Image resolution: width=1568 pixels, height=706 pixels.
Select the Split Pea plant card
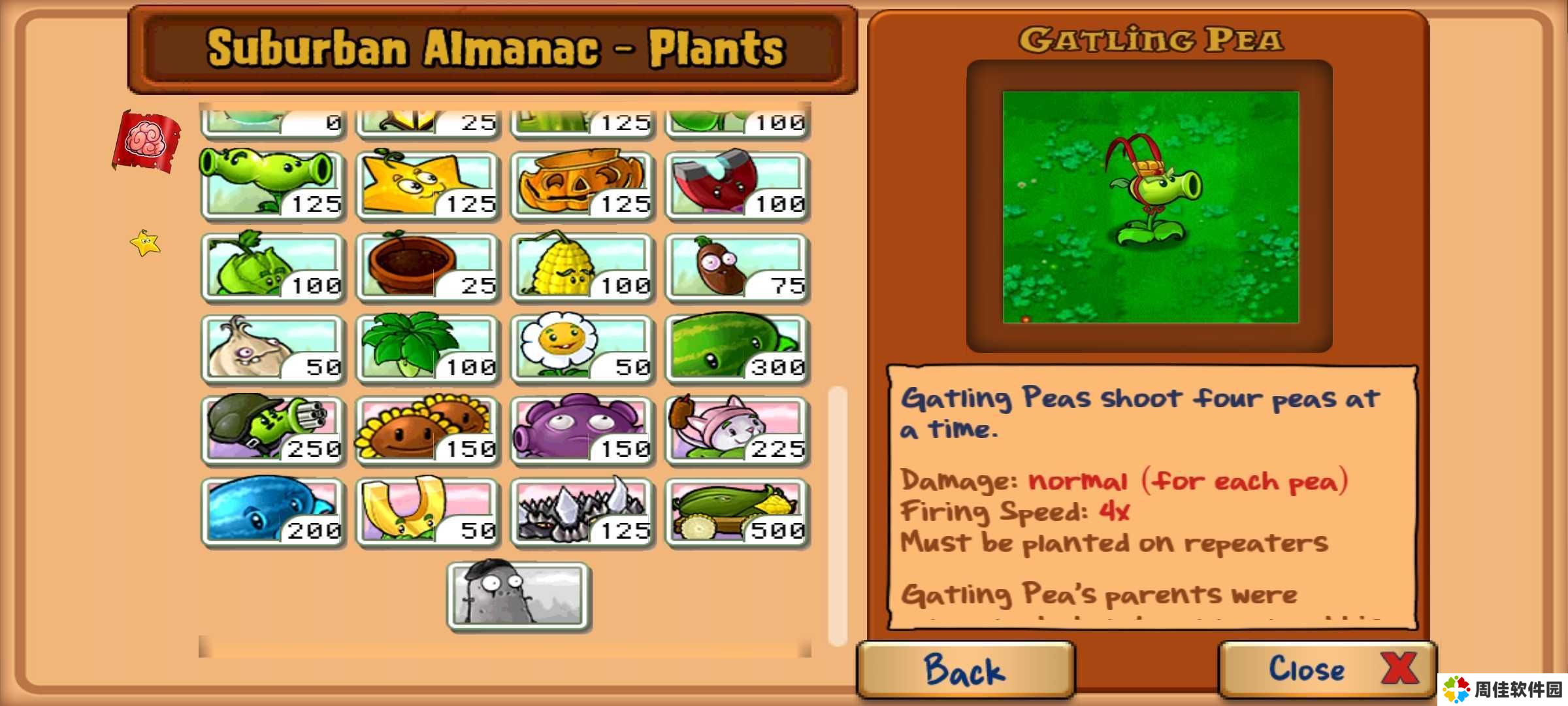coord(272,184)
